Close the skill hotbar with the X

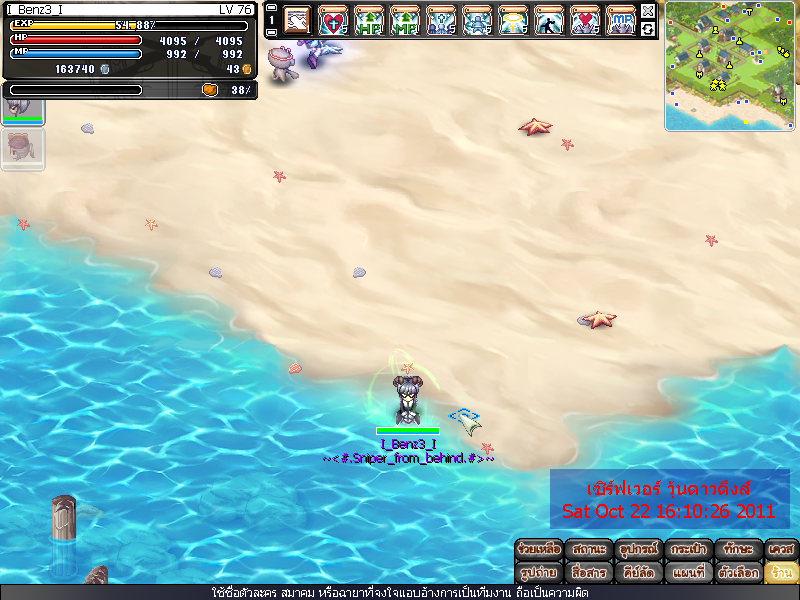(648, 11)
